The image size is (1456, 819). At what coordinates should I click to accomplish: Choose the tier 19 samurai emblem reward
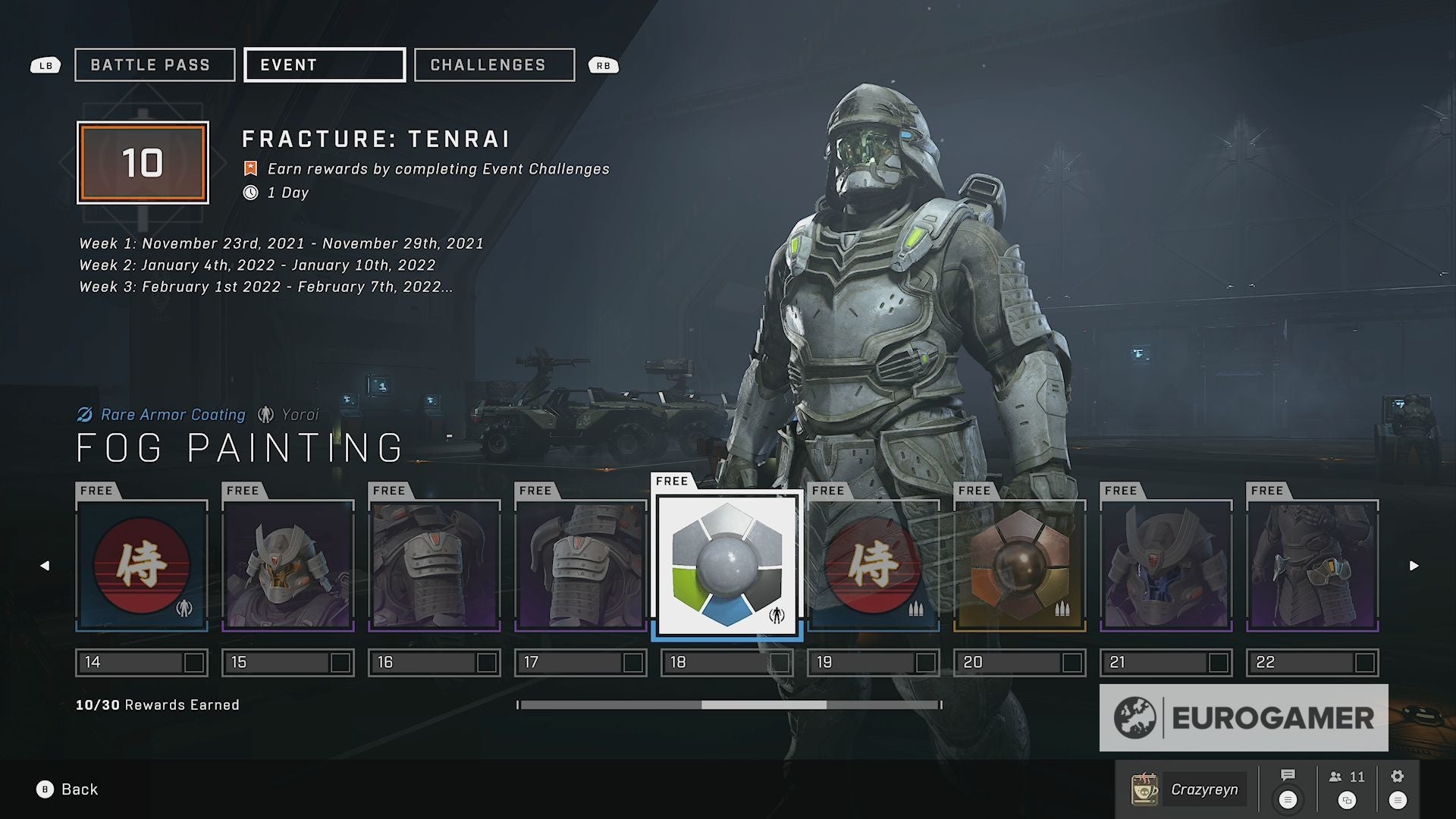874,565
